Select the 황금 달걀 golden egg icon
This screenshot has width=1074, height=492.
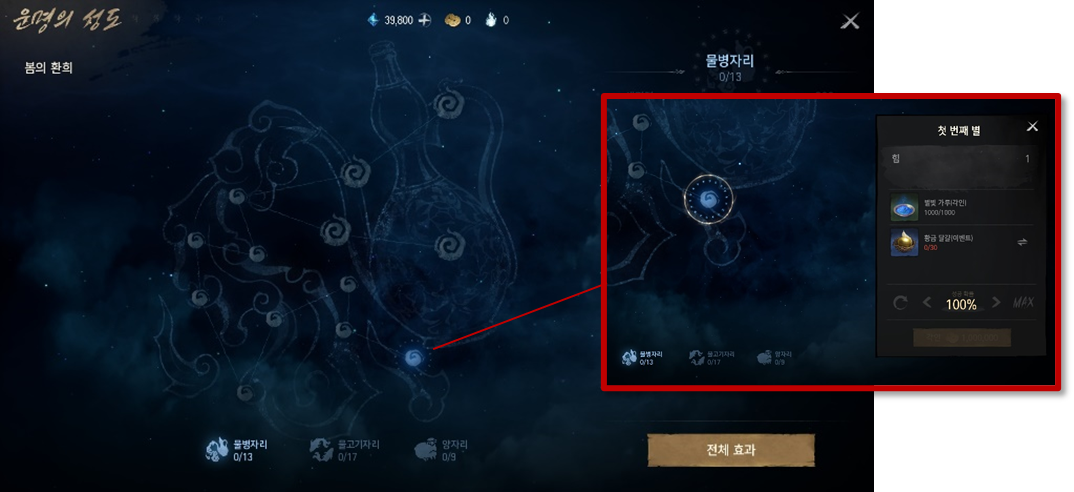pyautogui.click(x=904, y=242)
